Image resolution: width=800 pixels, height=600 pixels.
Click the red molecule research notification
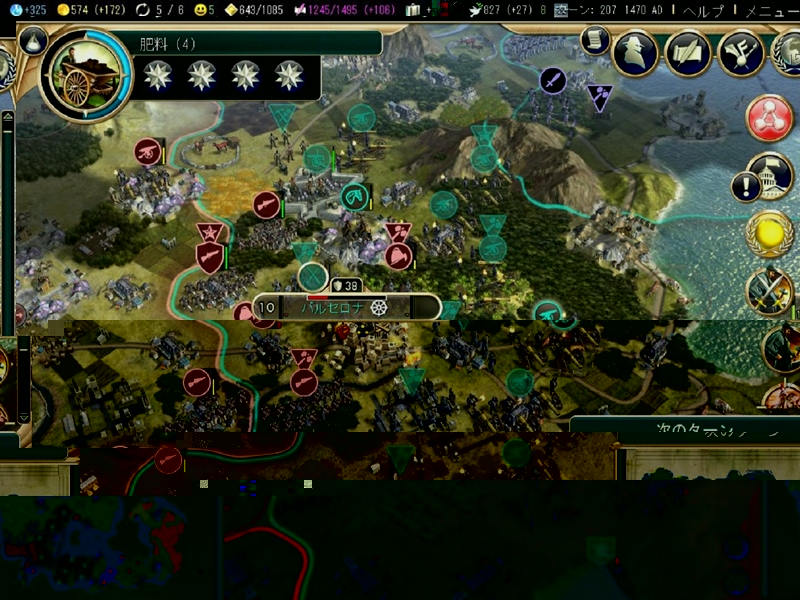coord(769,118)
